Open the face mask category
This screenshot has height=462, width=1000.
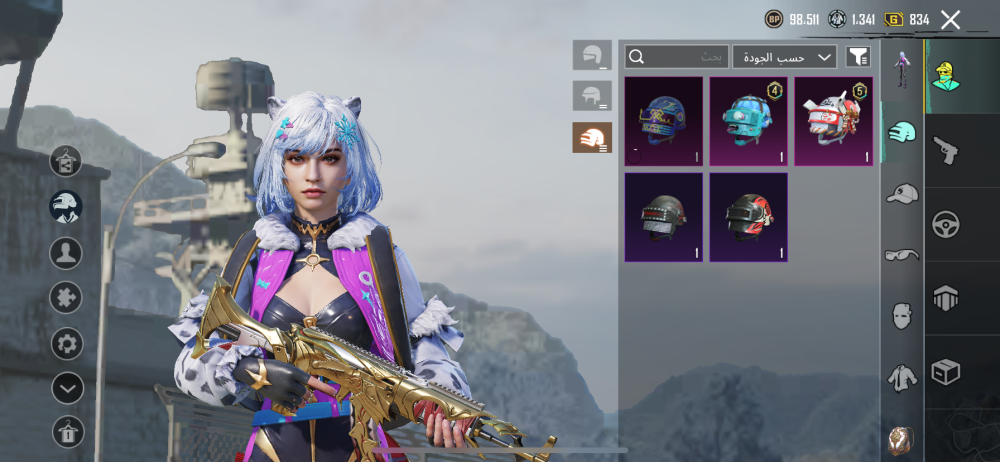point(902,316)
